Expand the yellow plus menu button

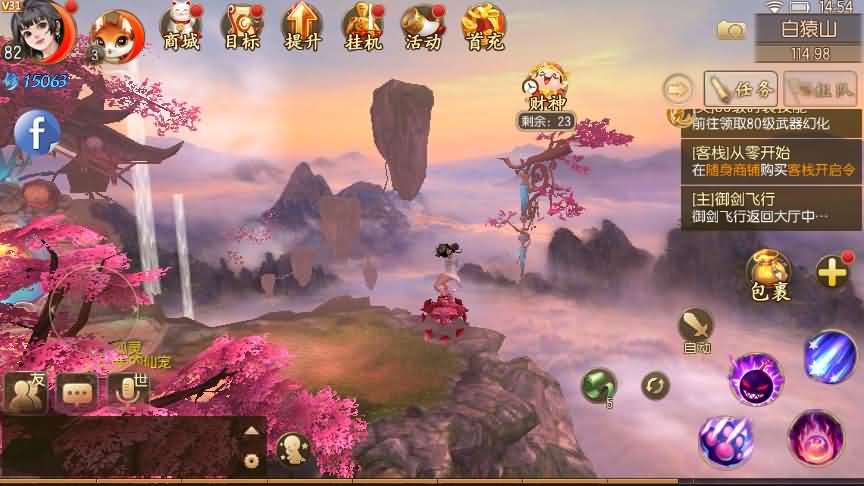(832, 271)
